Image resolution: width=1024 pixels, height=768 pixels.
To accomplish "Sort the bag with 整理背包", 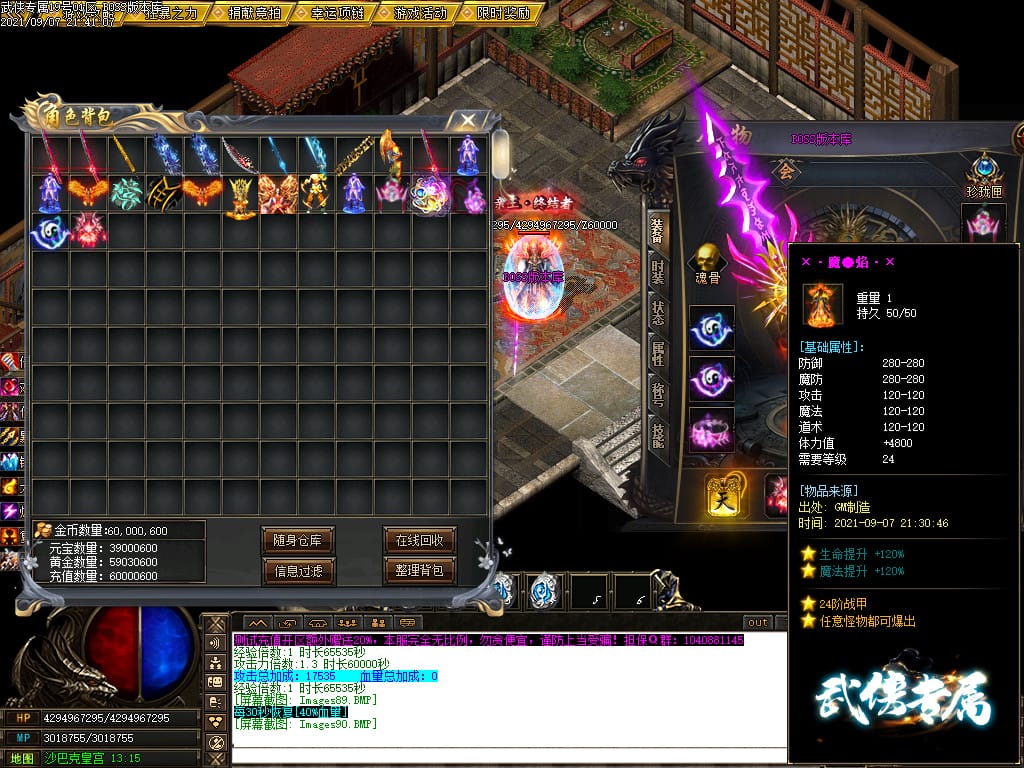I will point(419,571).
